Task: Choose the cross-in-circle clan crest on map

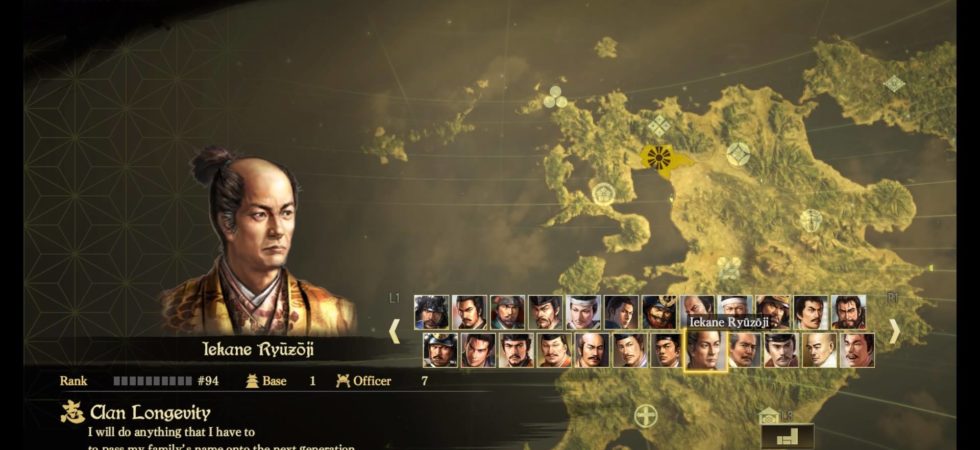Action: pos(647,415)
